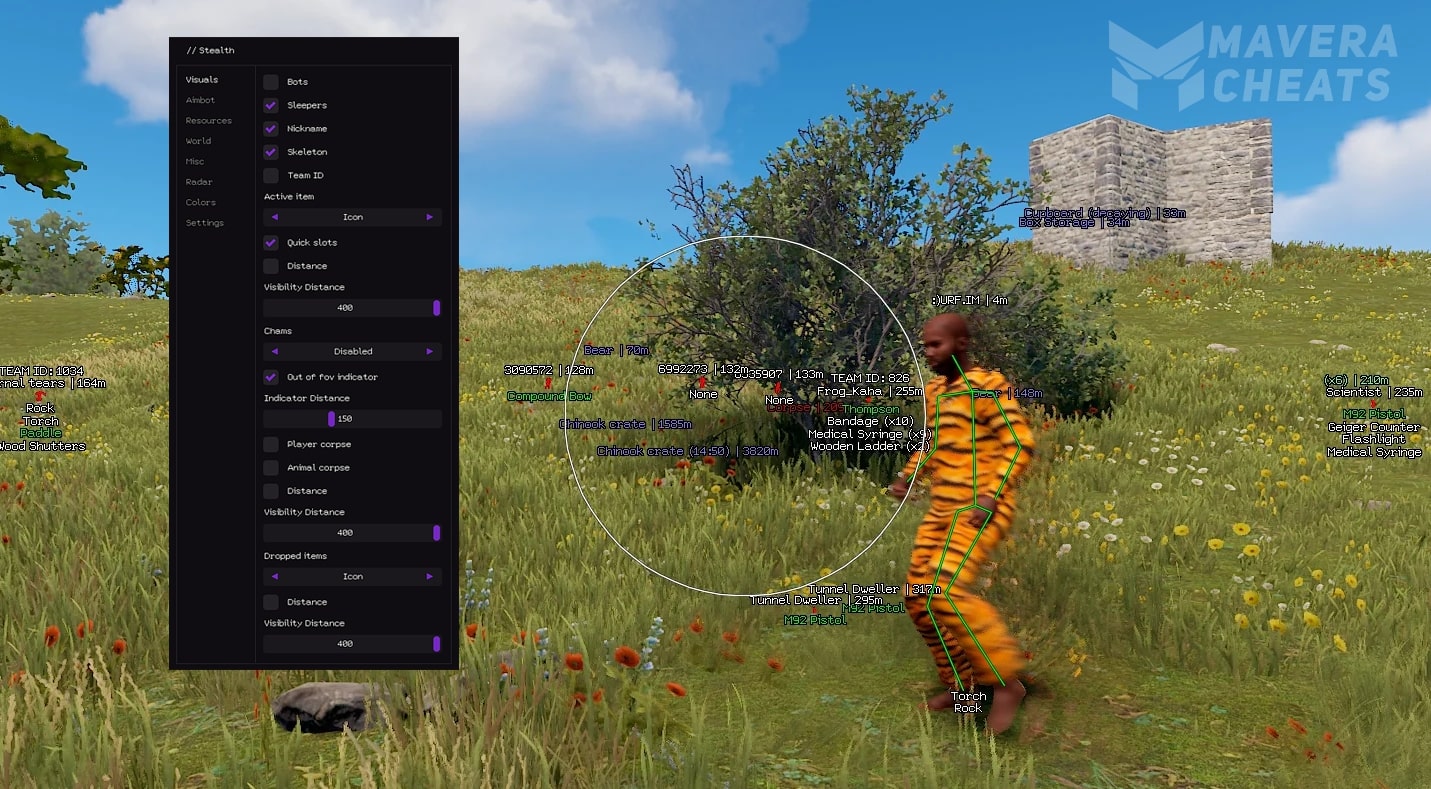Viewport: 1431px width, 789px height.
Task: Switch to the Colors tab
Action: 200,203
